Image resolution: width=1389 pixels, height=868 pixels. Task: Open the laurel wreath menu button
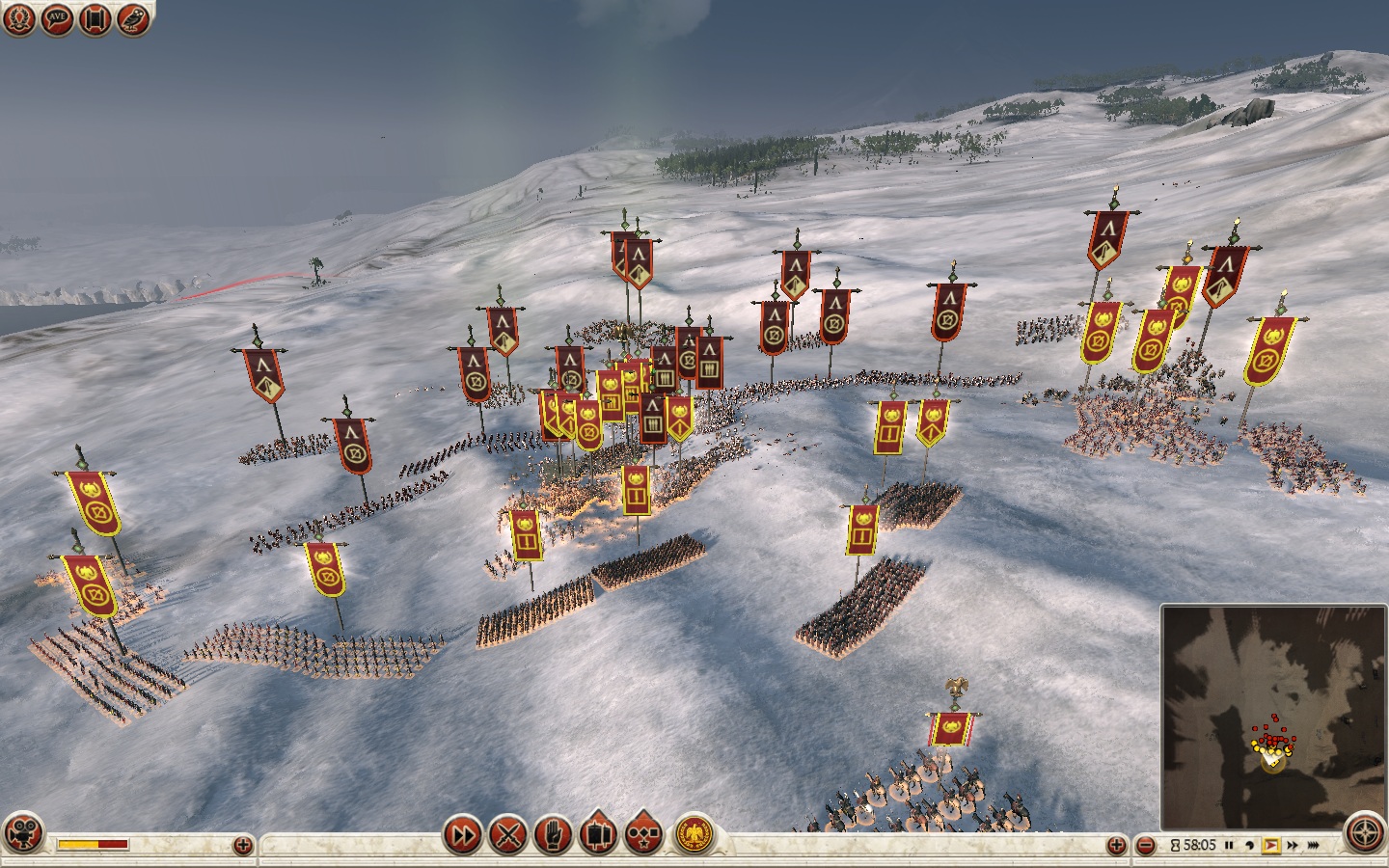pos(19,20)
